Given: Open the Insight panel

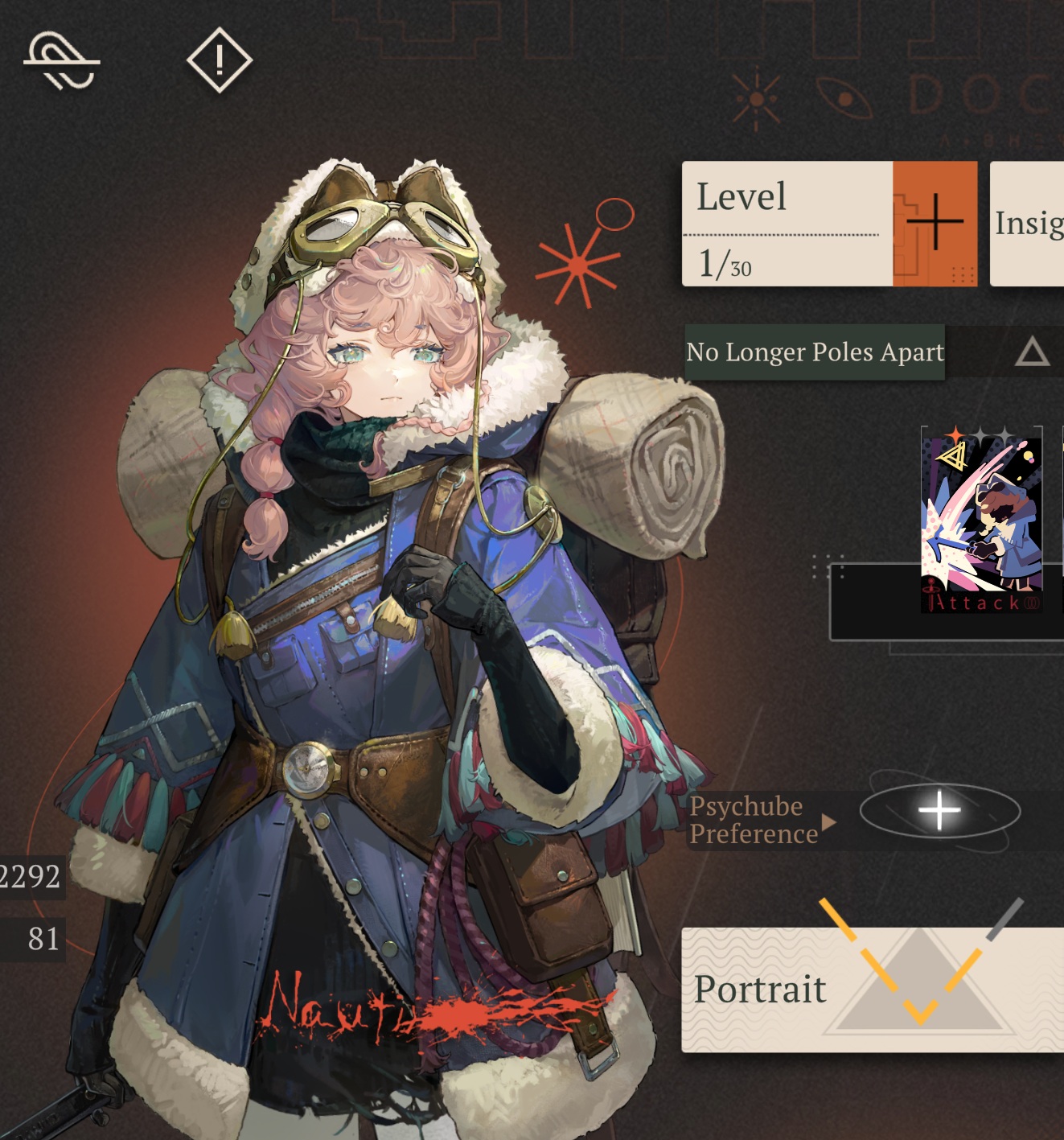Looking at the screenshot, I should click(x=1029, y=224).
